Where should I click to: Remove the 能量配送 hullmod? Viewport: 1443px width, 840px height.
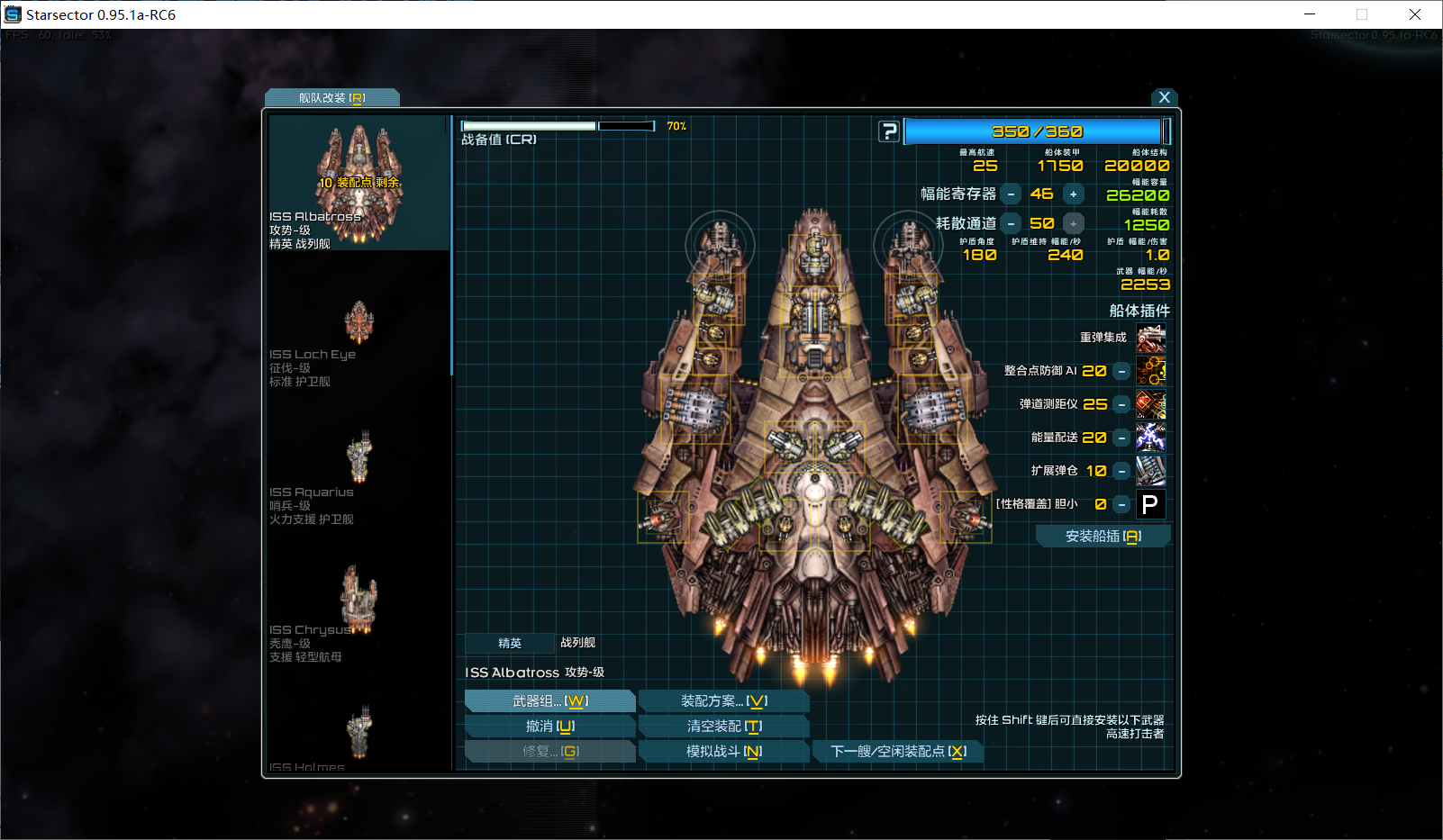(x=1121, y=438)
